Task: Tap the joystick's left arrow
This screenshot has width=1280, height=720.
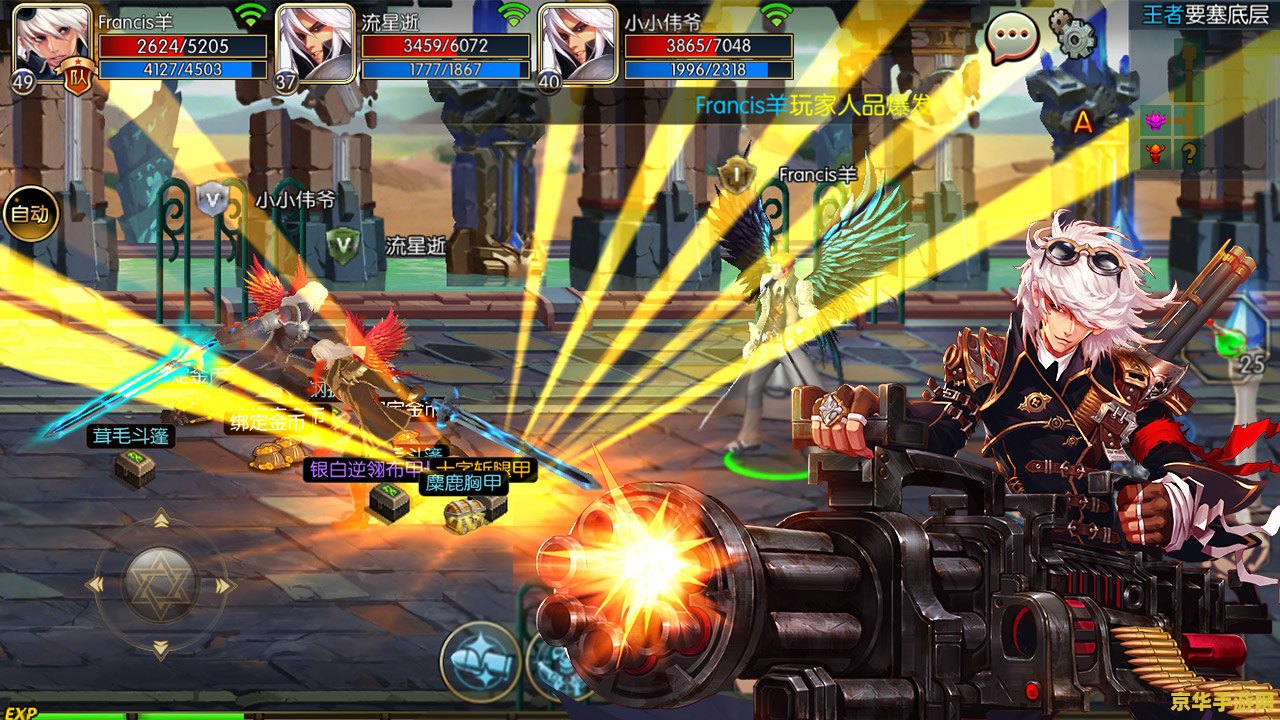Action: (96, 585)
